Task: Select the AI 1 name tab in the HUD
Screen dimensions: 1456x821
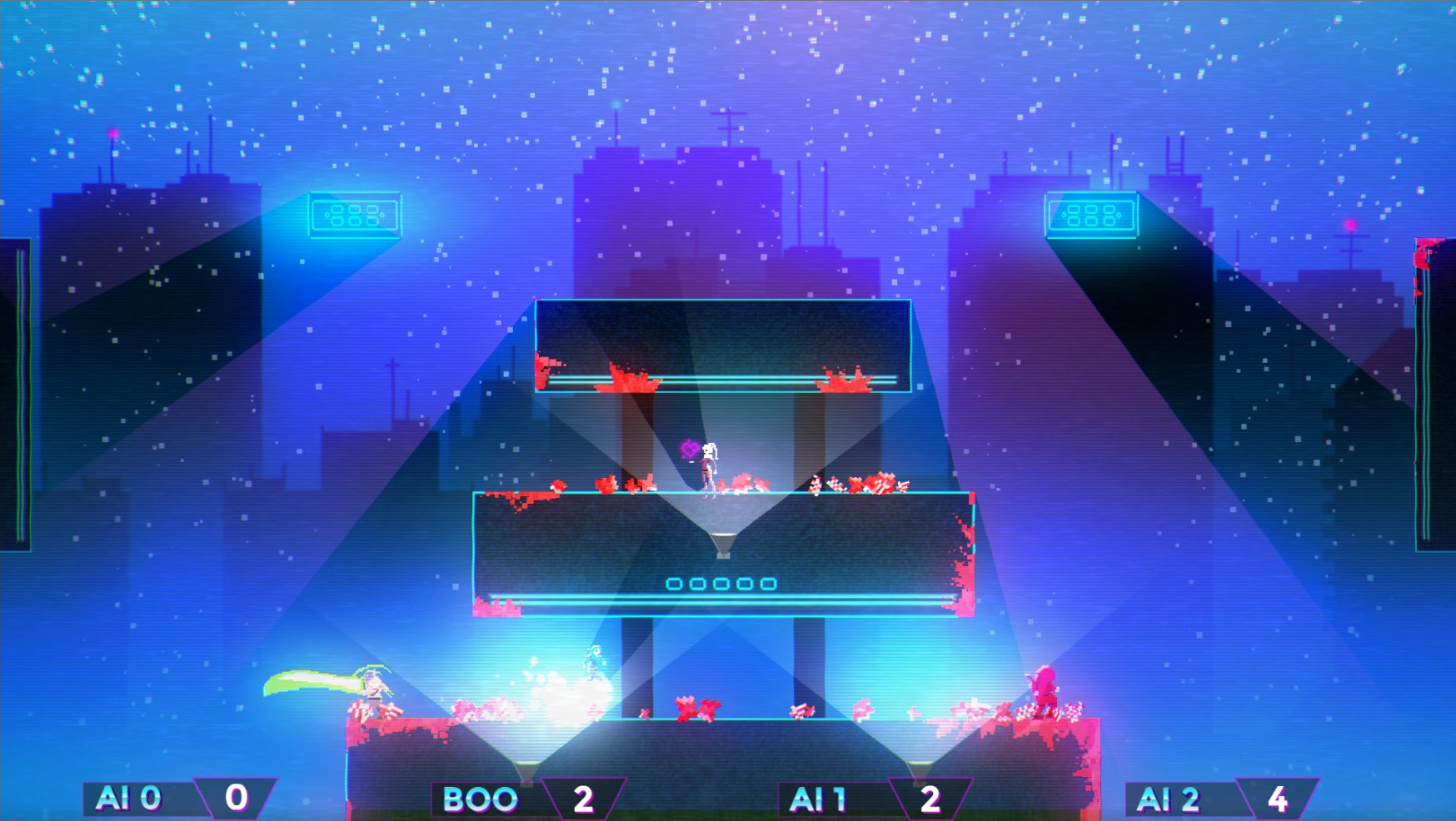Action: pos(827,797)
